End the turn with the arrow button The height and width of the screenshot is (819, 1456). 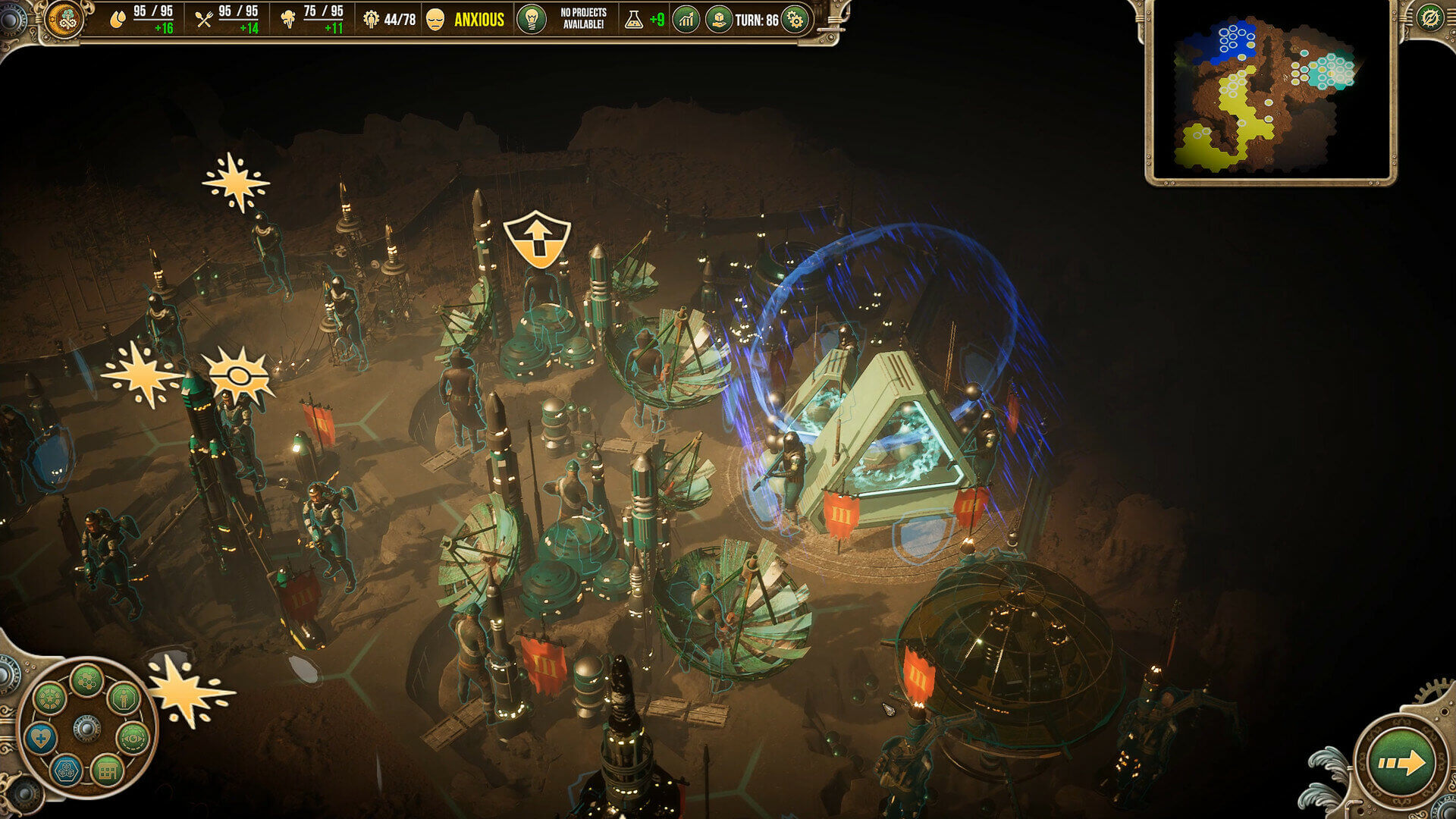1401,762
